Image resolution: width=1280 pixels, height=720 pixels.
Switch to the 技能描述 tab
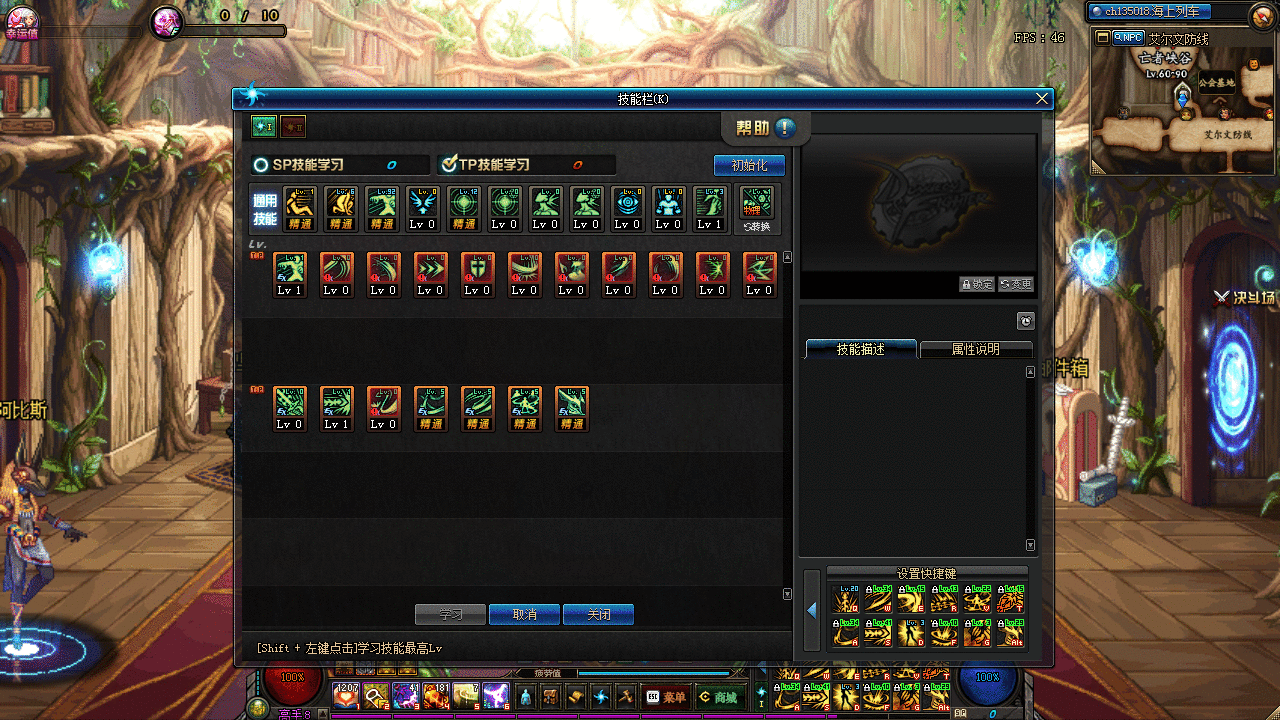[860, 349]
